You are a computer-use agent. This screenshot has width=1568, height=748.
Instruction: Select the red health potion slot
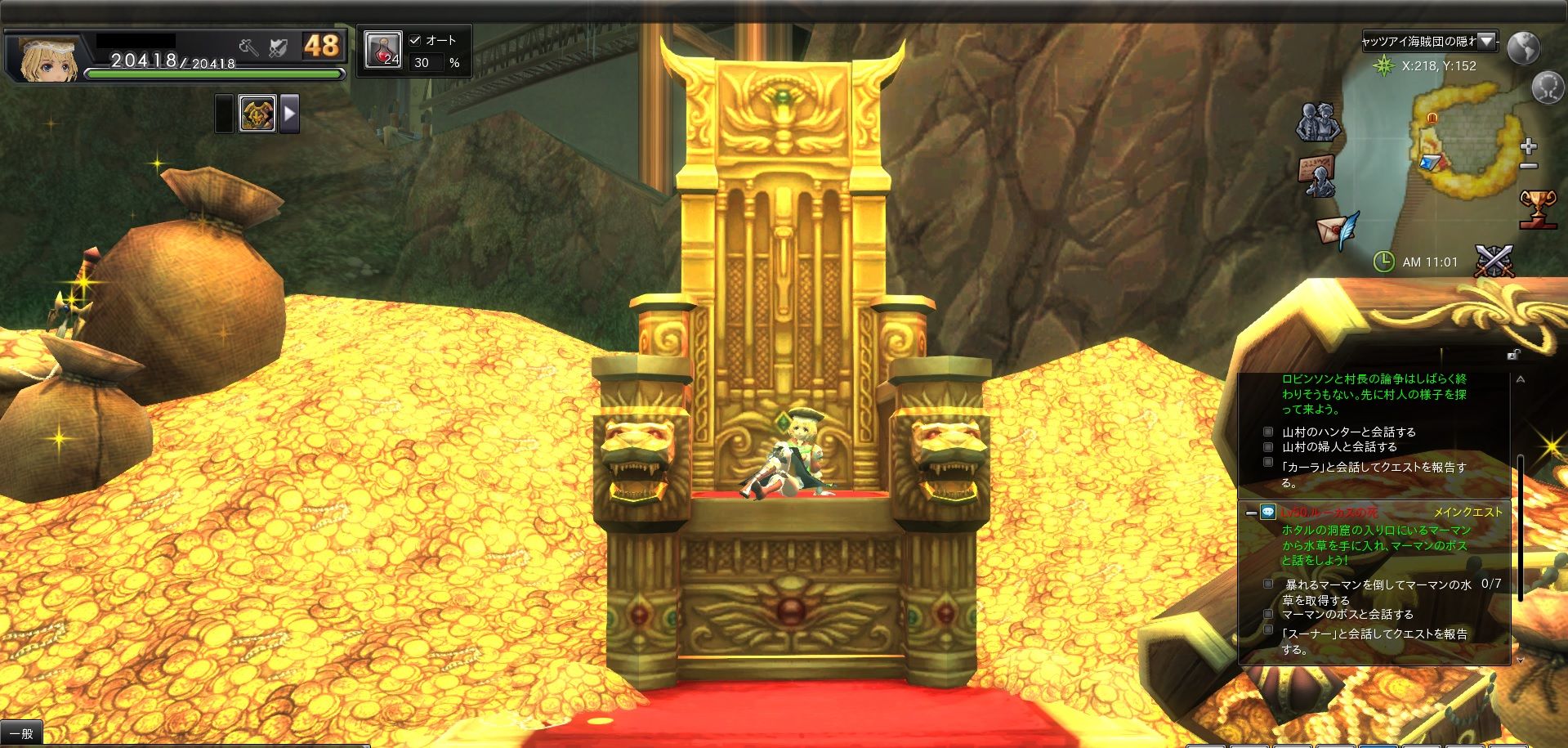pyautogui.click(x=382, y=50)
